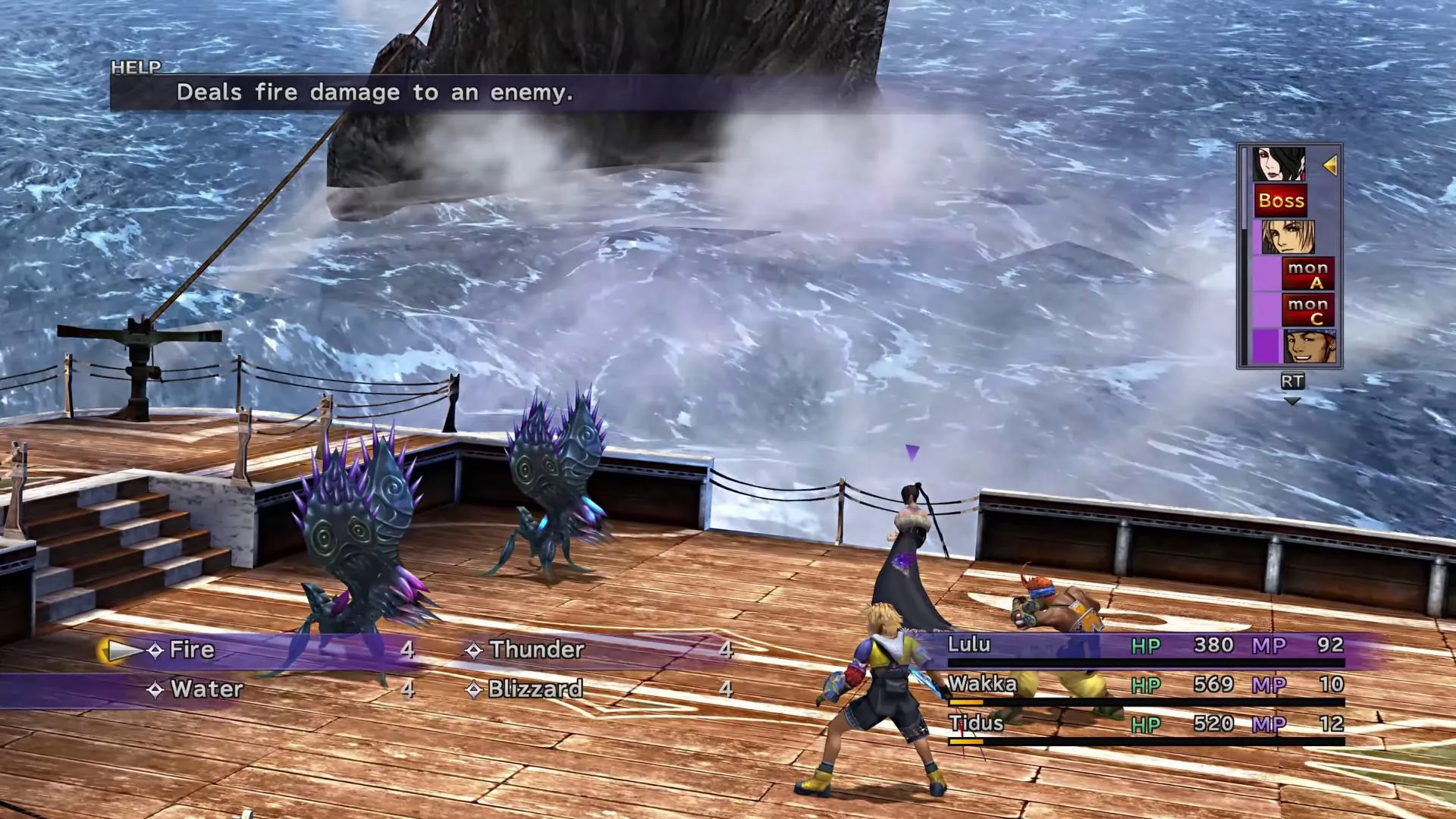Select Fire from Lulu's magic menu

pyautogui.click(x=191, y=650)
